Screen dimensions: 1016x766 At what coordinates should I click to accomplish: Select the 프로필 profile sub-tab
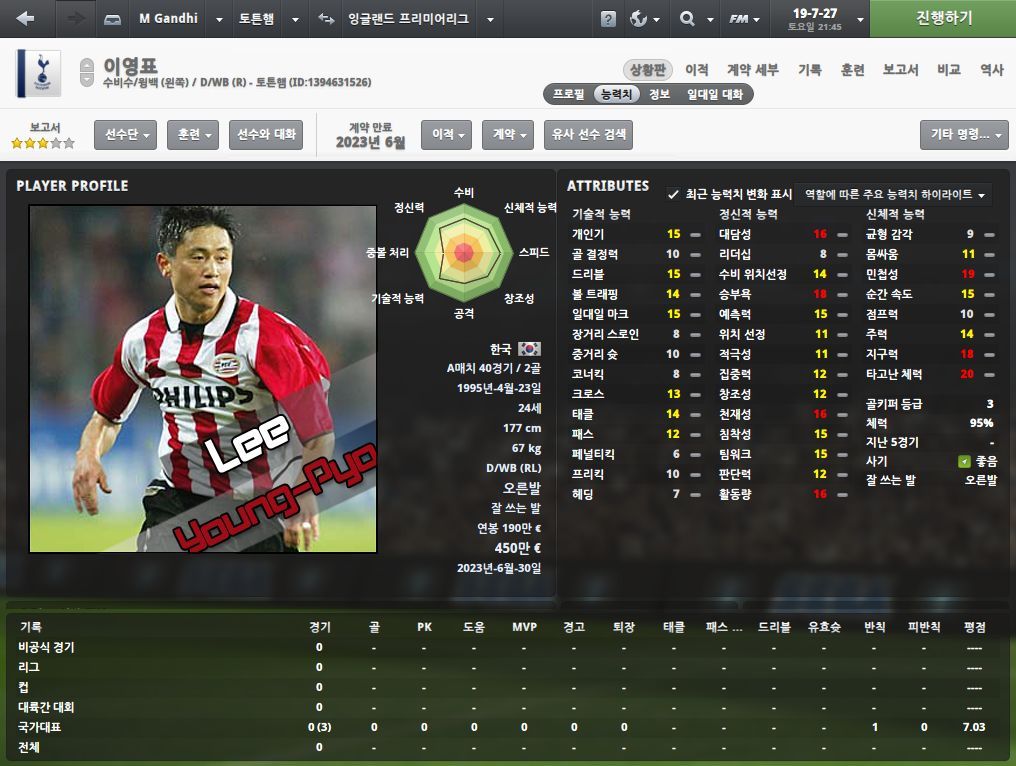point(569,94)
